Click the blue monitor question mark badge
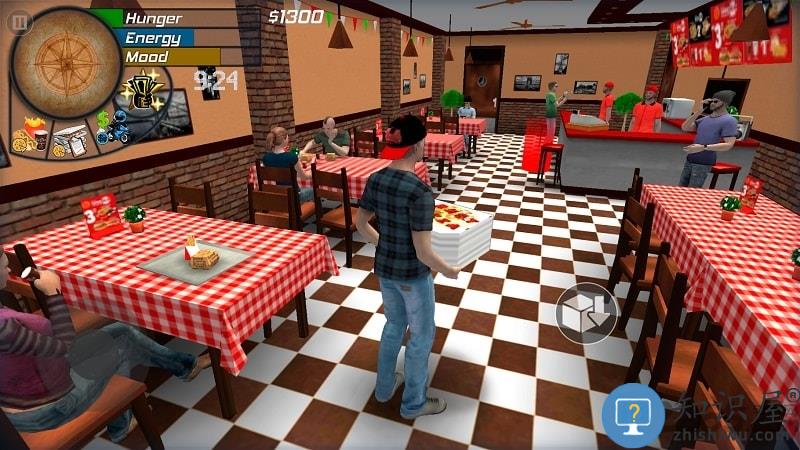The image size is (800, 450). [632, 414]
